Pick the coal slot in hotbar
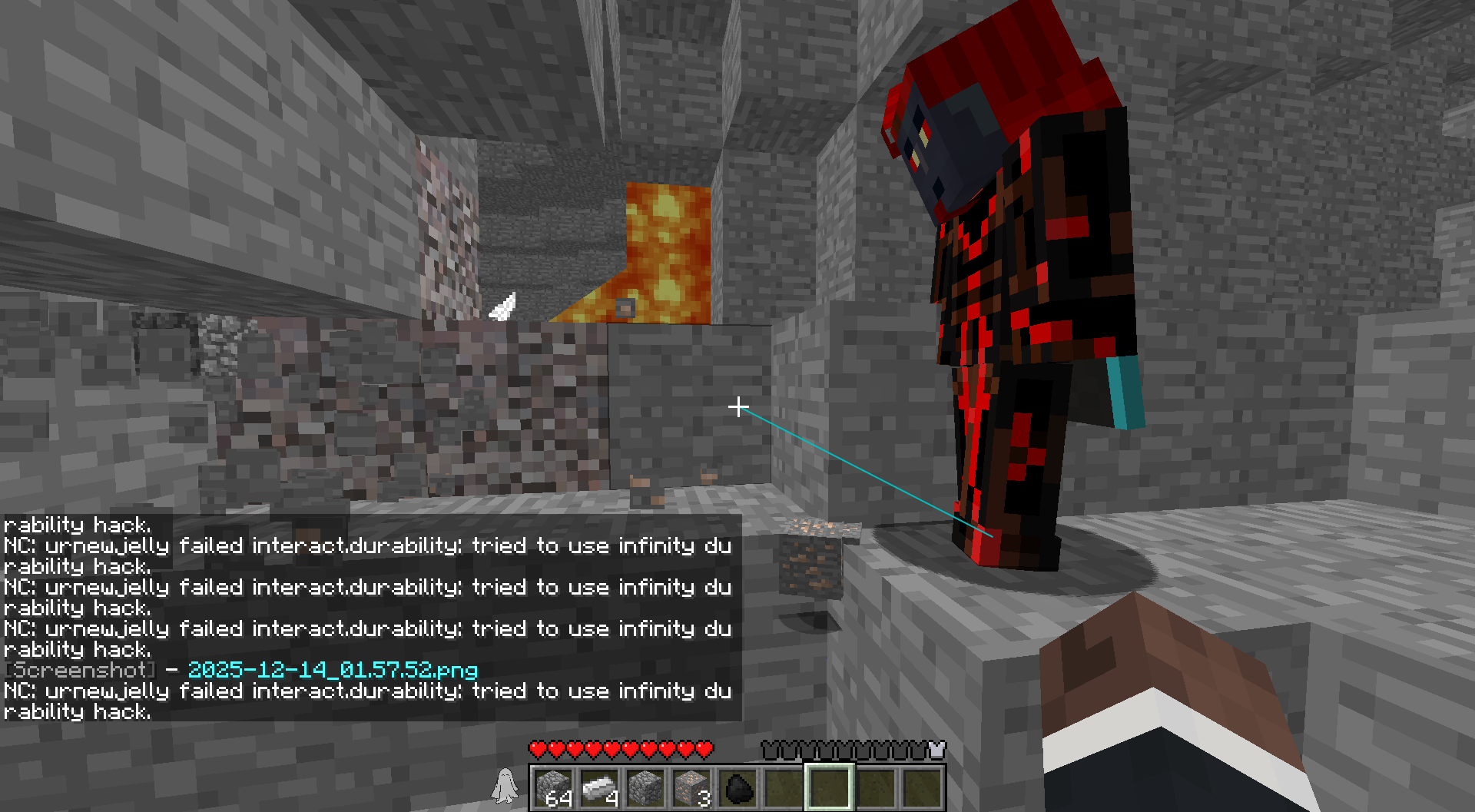Image resolution: width=1475 pixels, height=812 pixels. click(737, 788)
